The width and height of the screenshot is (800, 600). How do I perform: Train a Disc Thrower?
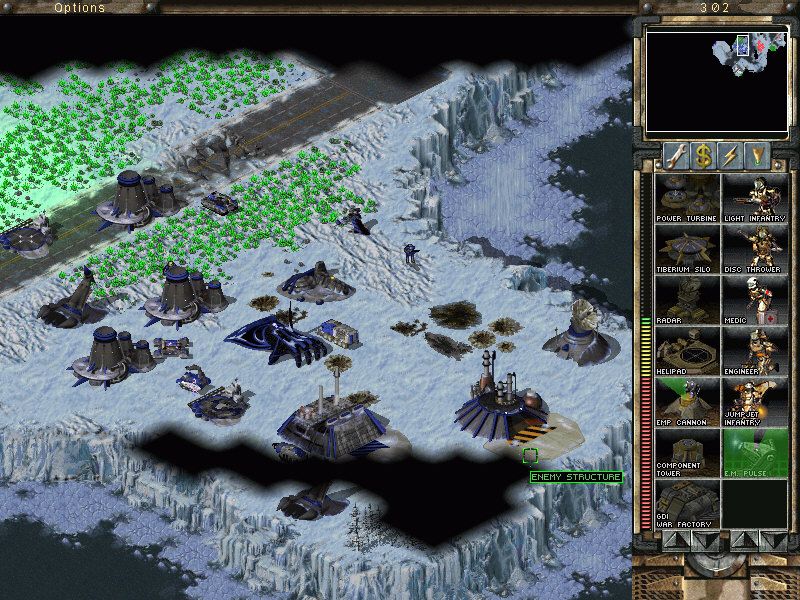754,249
